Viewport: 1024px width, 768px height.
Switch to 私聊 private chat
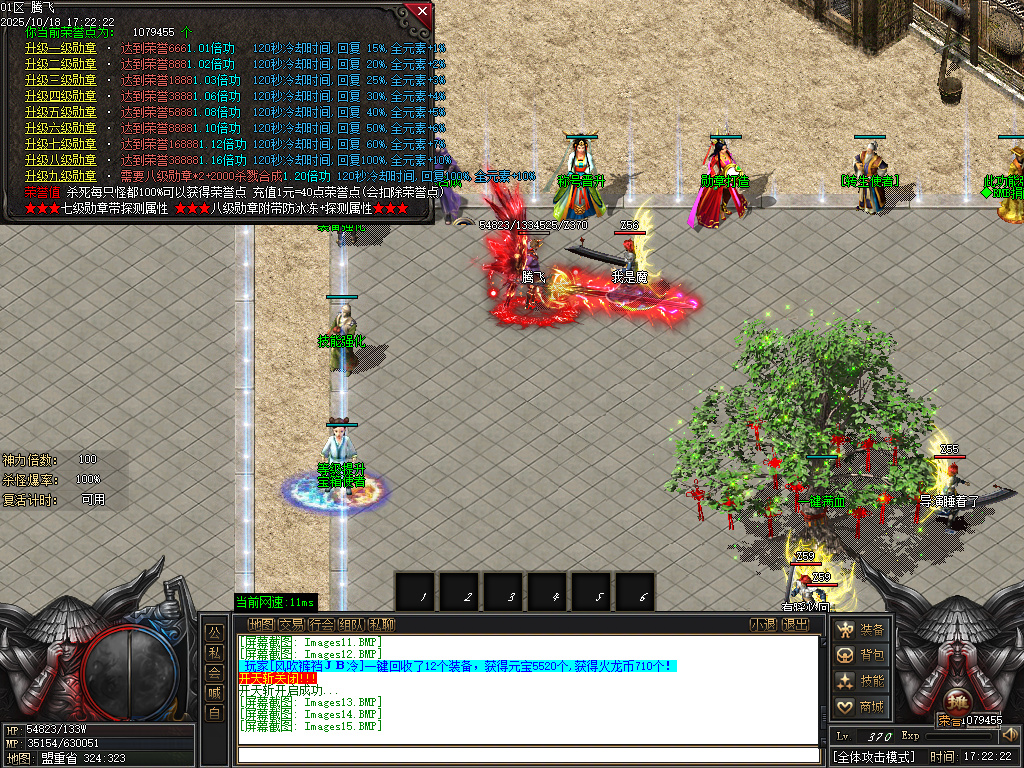click(x=381, y=625)
